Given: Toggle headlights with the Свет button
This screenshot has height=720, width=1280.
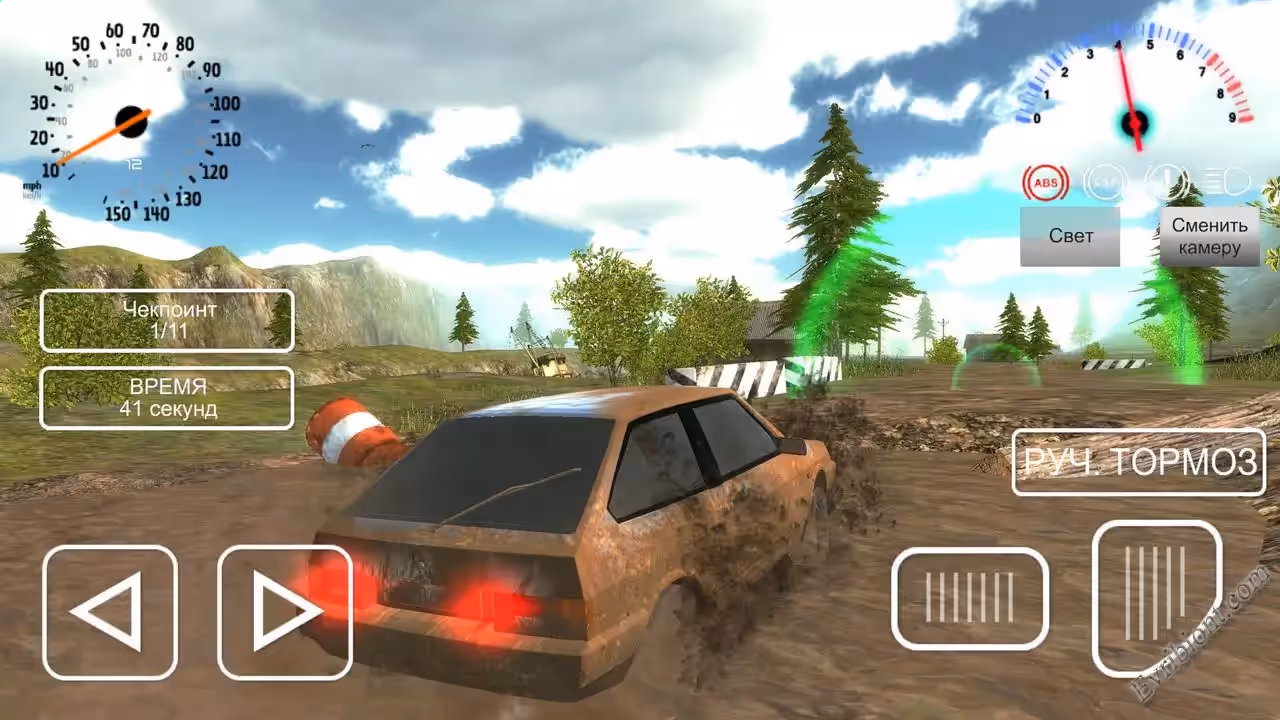Looking at the screenshot, I should 1070,237.
